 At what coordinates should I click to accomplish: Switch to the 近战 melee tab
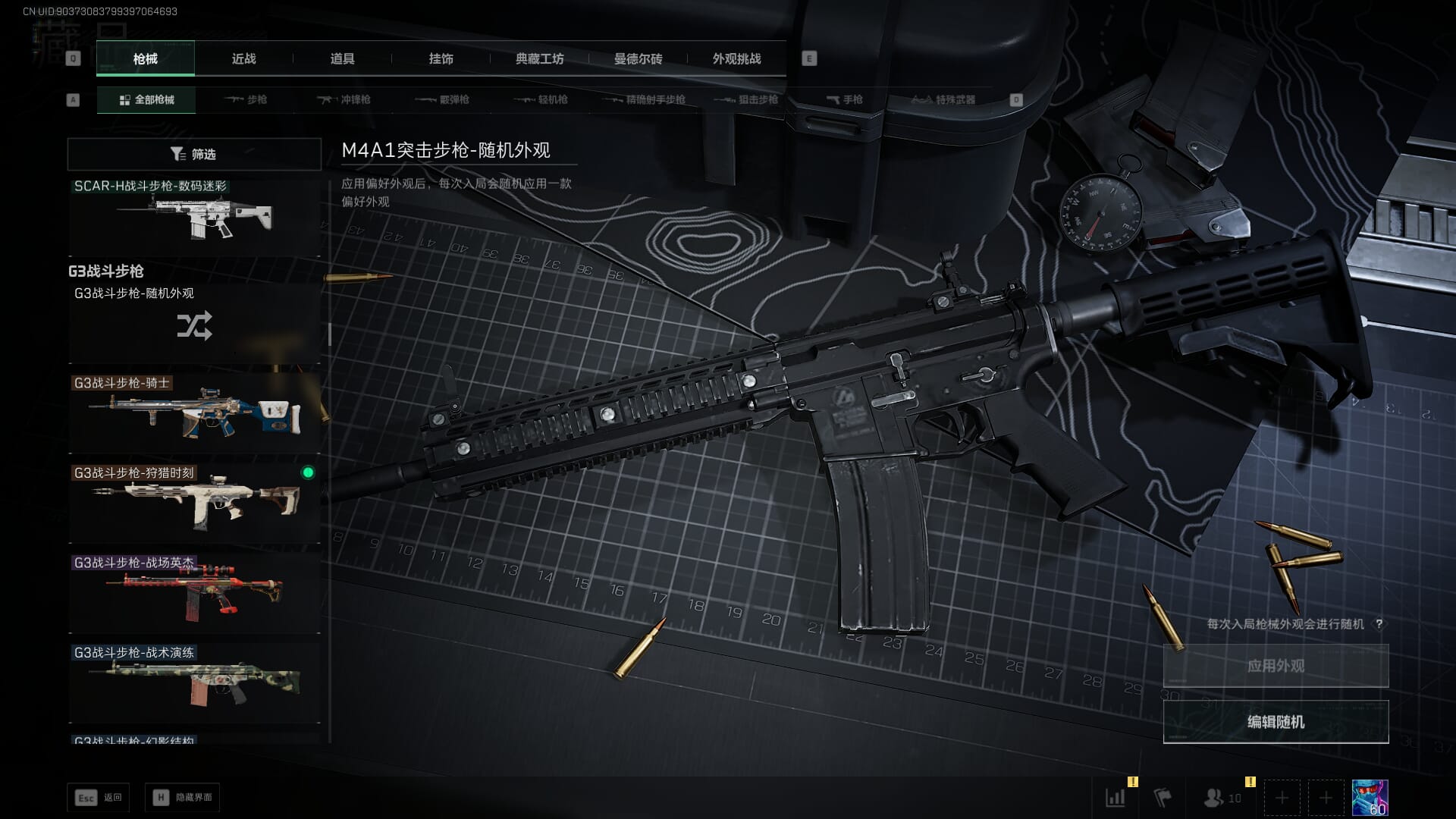[243, 58]
